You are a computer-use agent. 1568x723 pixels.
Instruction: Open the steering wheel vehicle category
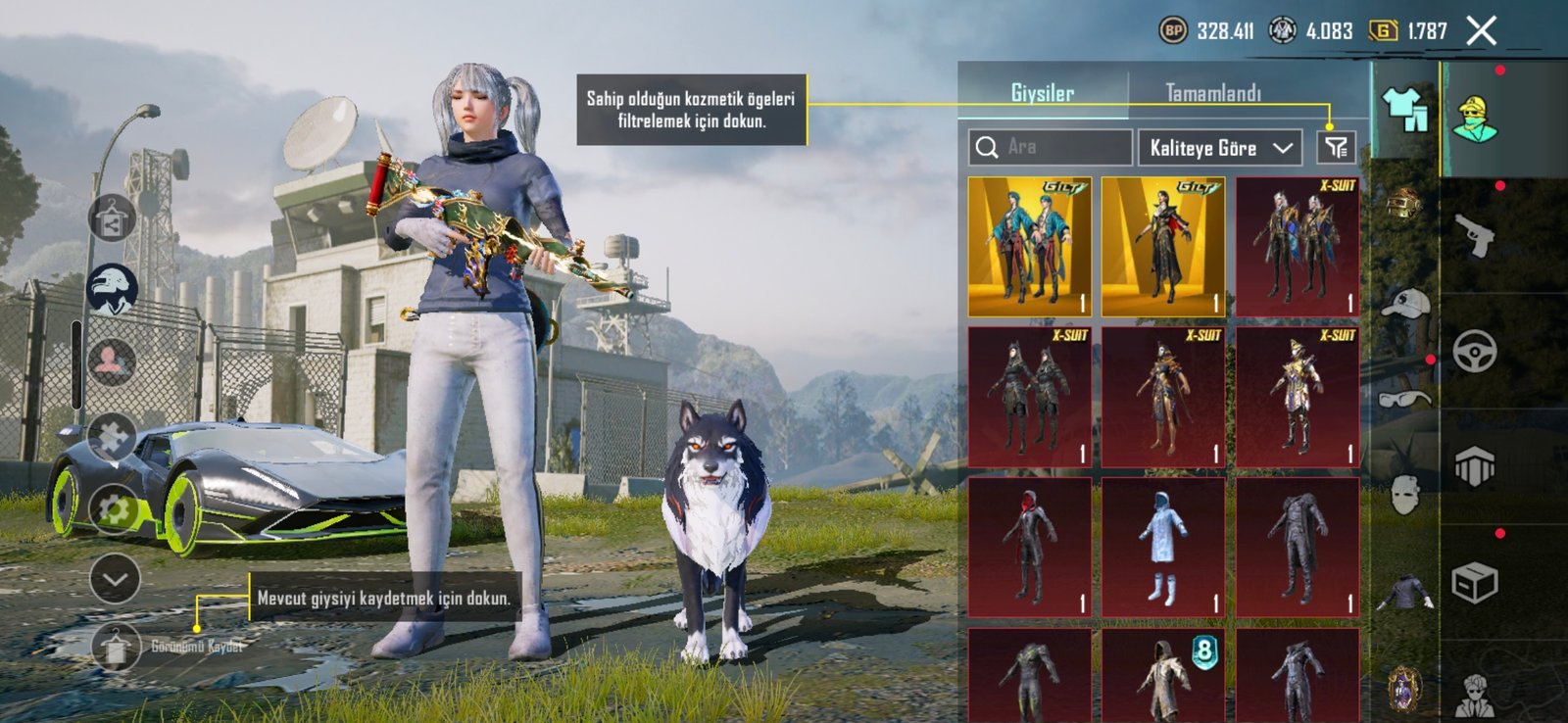click(1474, 351)
